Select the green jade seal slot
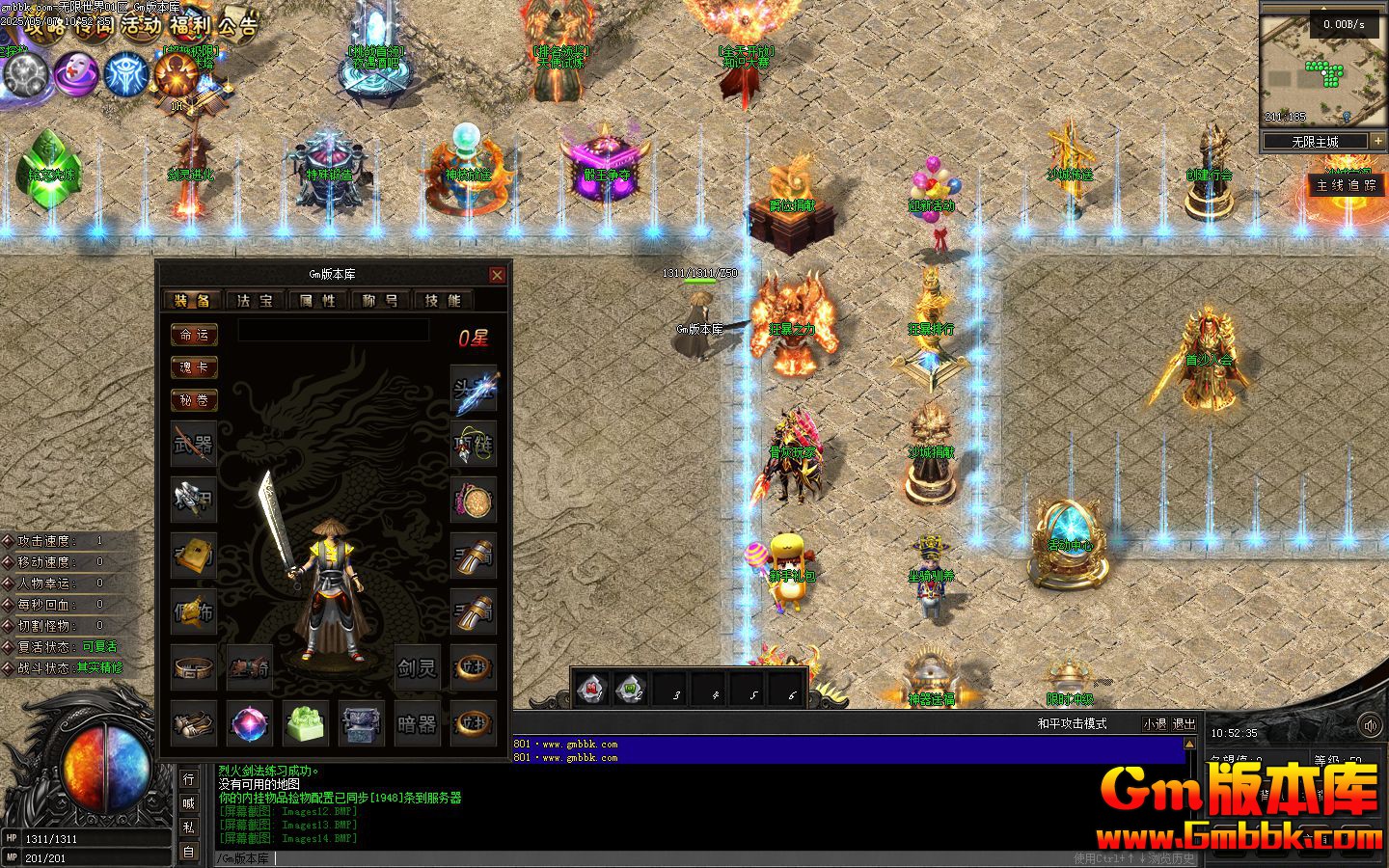 click(306, 723)
